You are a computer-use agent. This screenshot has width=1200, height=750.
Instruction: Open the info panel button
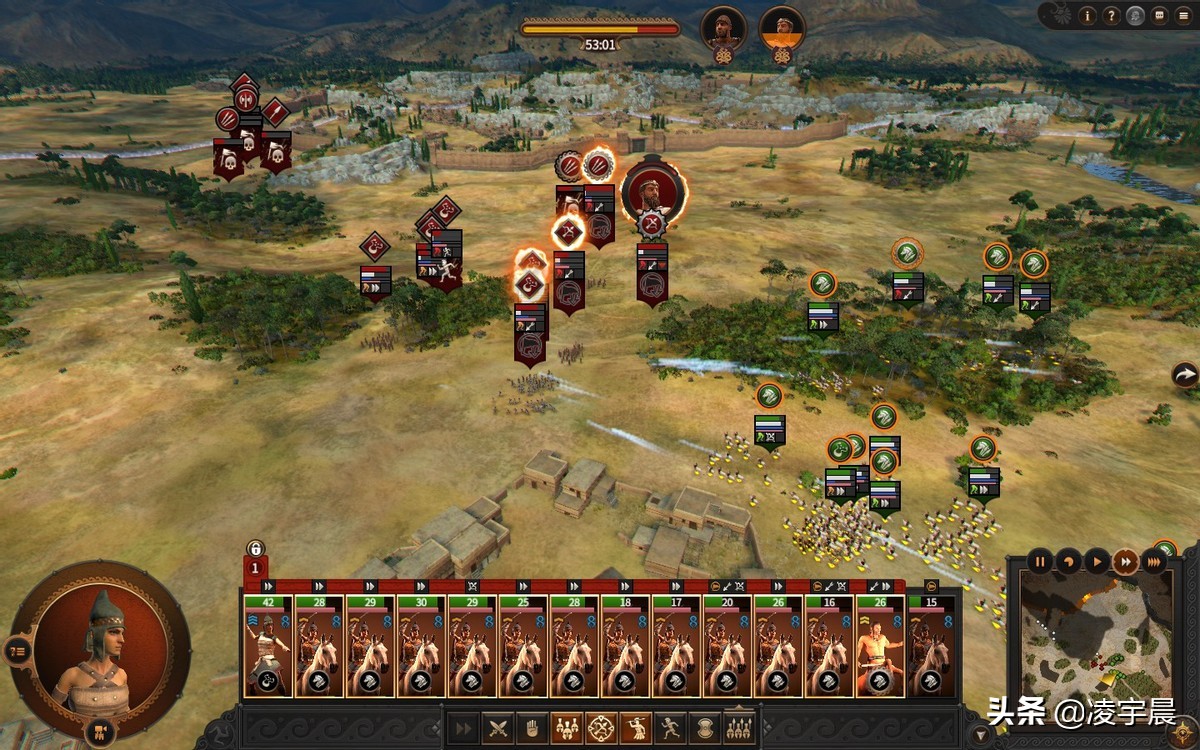point(1088,15)
